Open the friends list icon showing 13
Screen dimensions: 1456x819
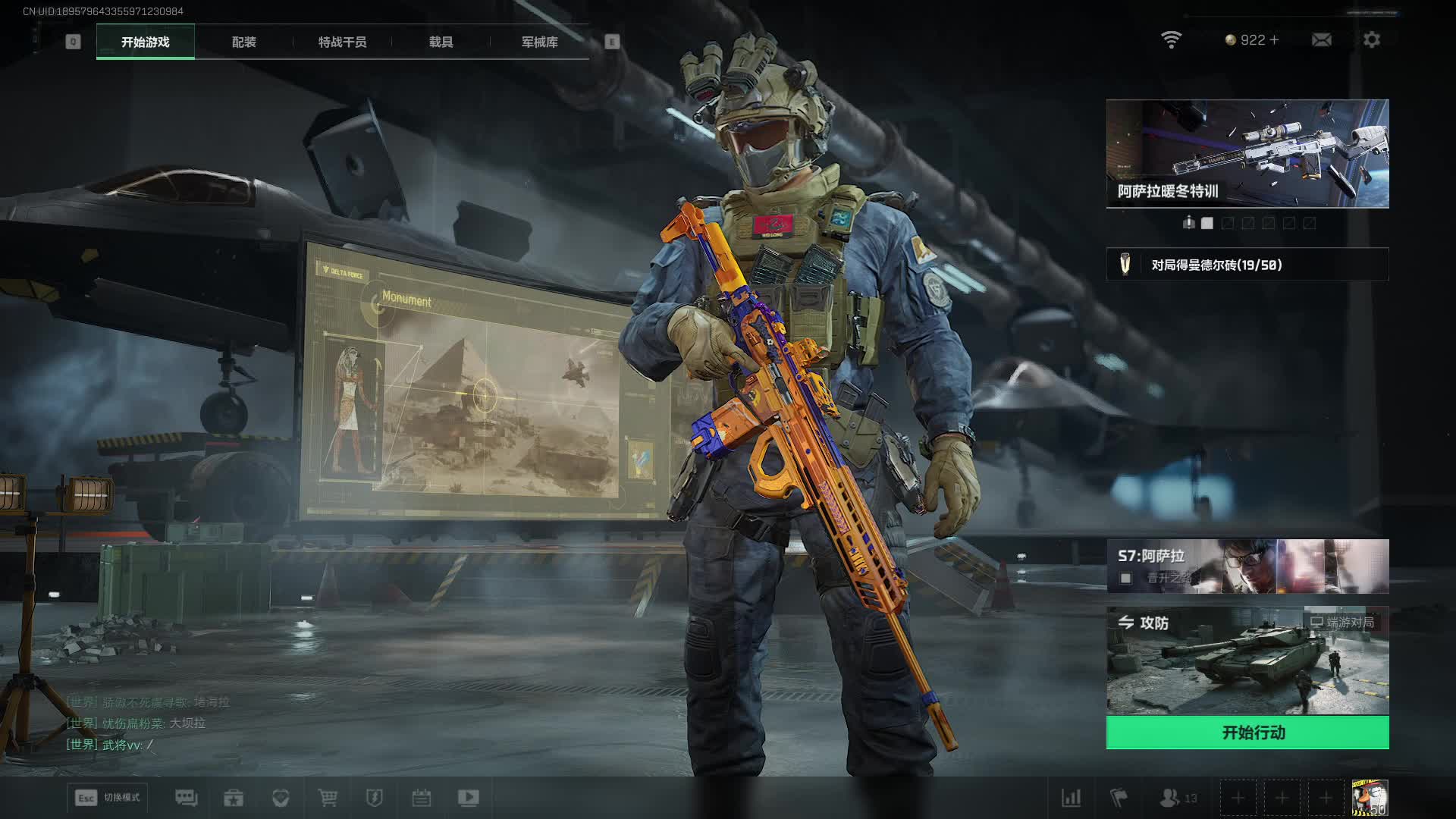click(x=1178, y=798)
